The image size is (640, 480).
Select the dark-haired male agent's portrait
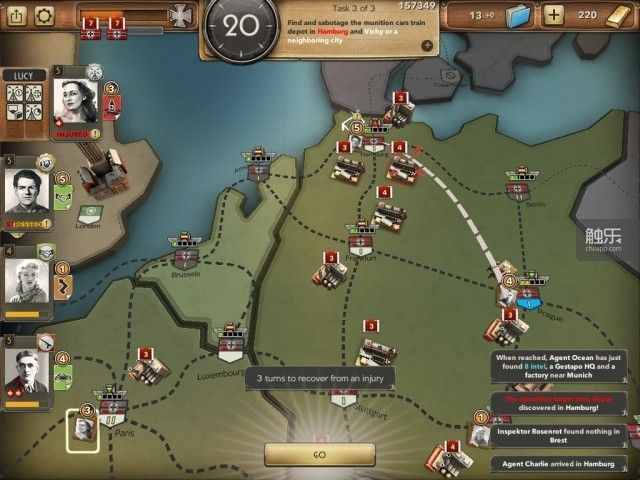[x=28, y=191]
